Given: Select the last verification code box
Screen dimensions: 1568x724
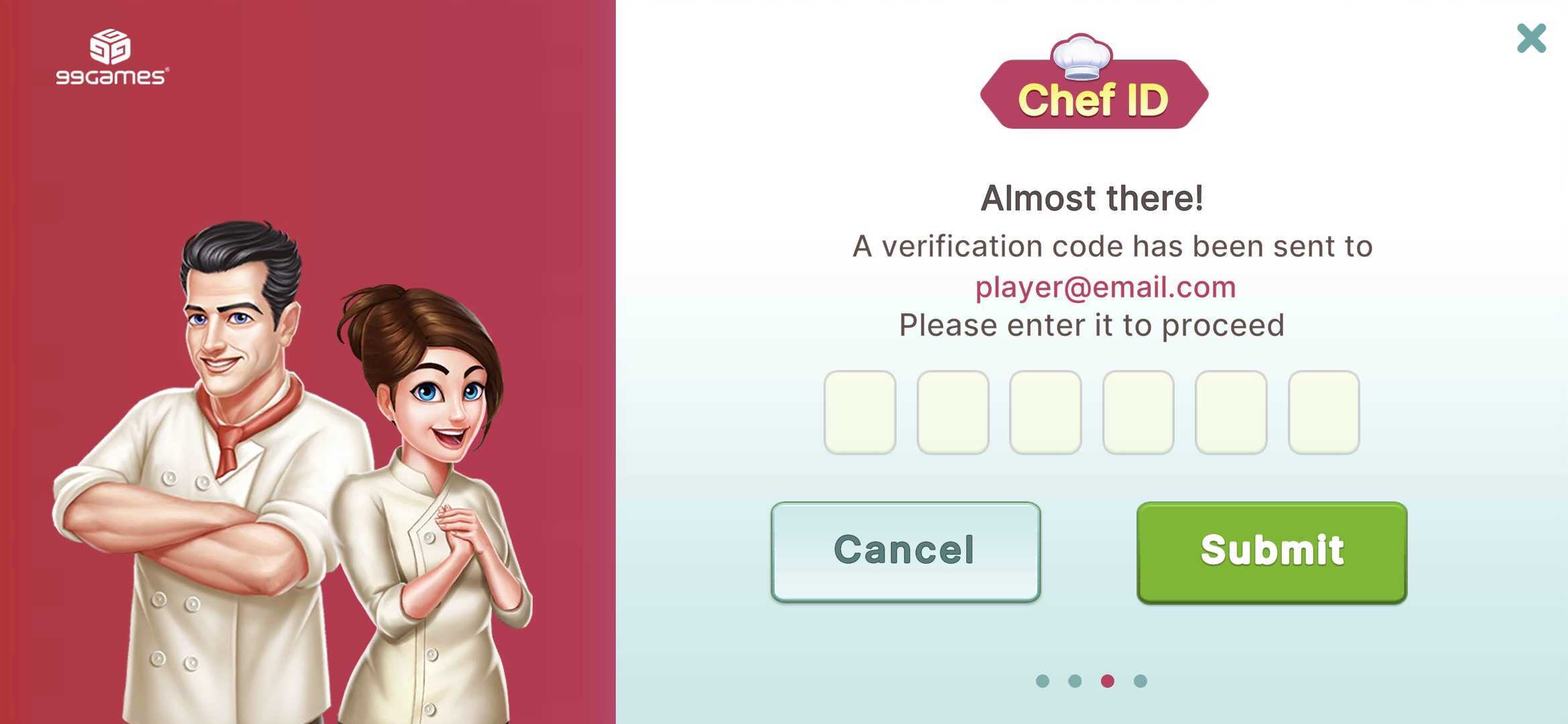Looking at the screenshot, I should pos(1323,412).
